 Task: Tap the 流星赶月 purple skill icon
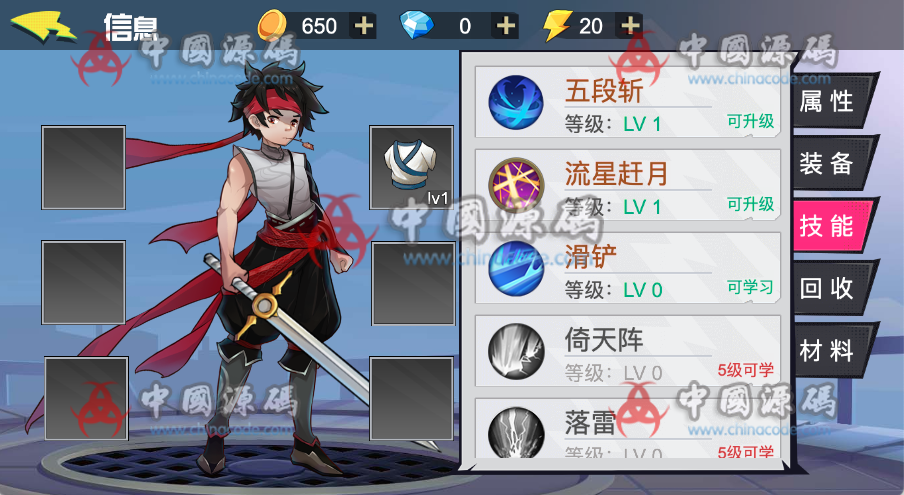point(516,186)
